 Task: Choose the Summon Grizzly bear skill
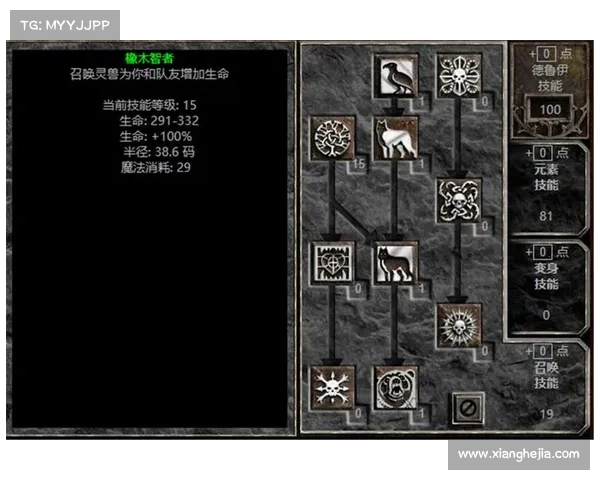pos(395,387)
